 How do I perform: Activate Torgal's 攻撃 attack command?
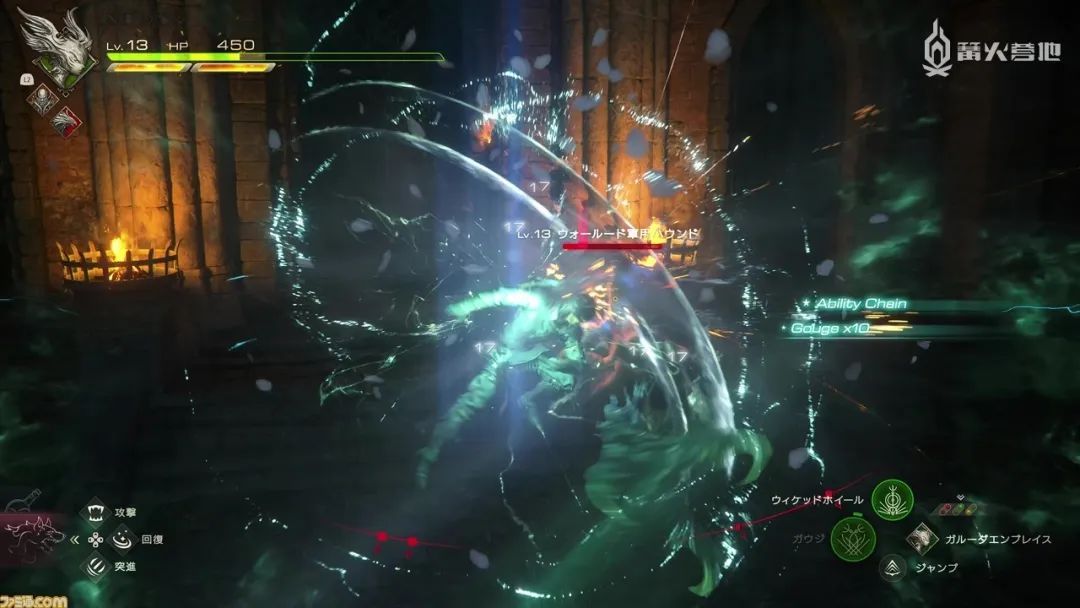(95, 513)
